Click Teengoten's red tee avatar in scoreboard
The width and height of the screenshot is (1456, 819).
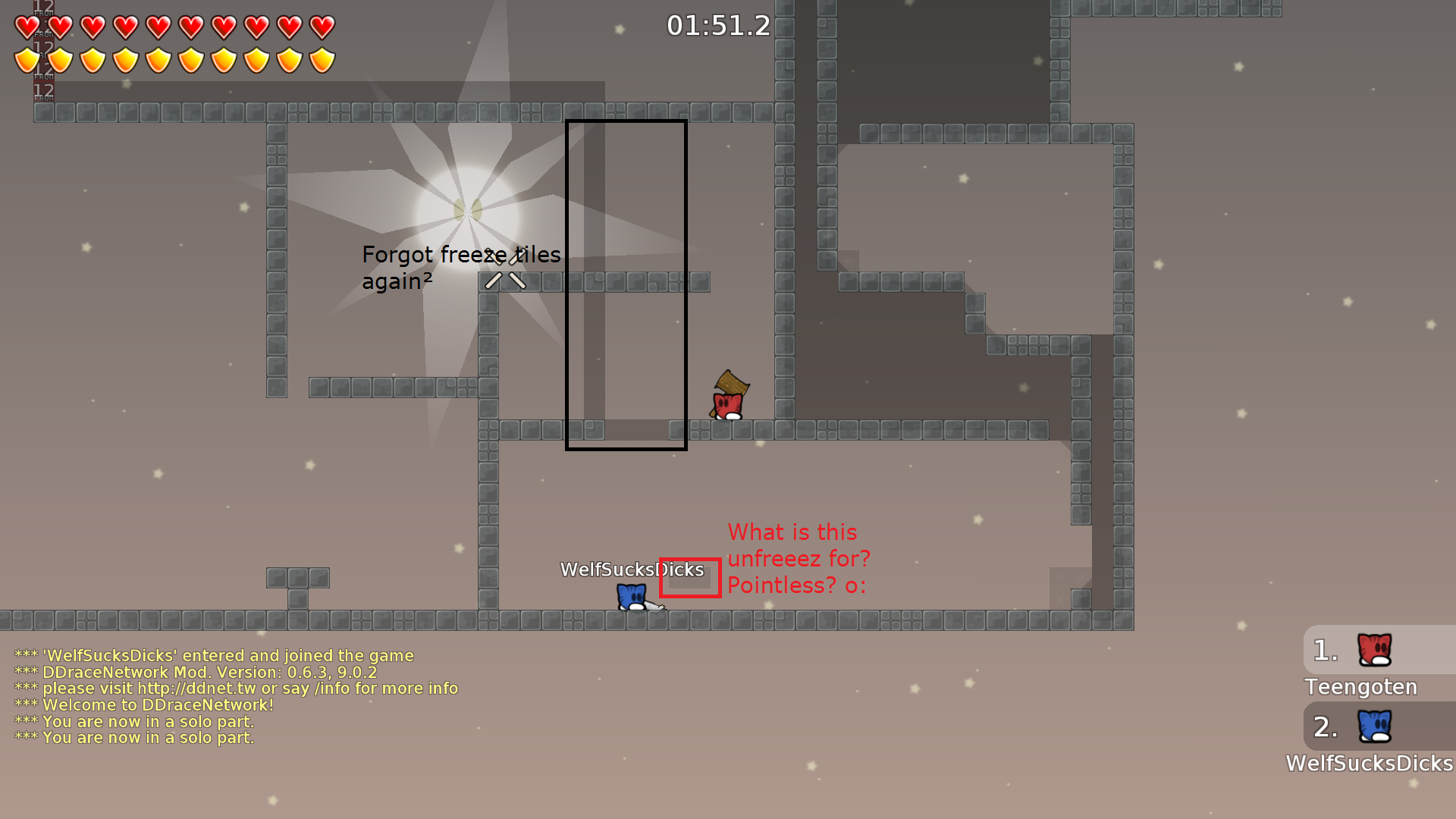coord(1374,650)
